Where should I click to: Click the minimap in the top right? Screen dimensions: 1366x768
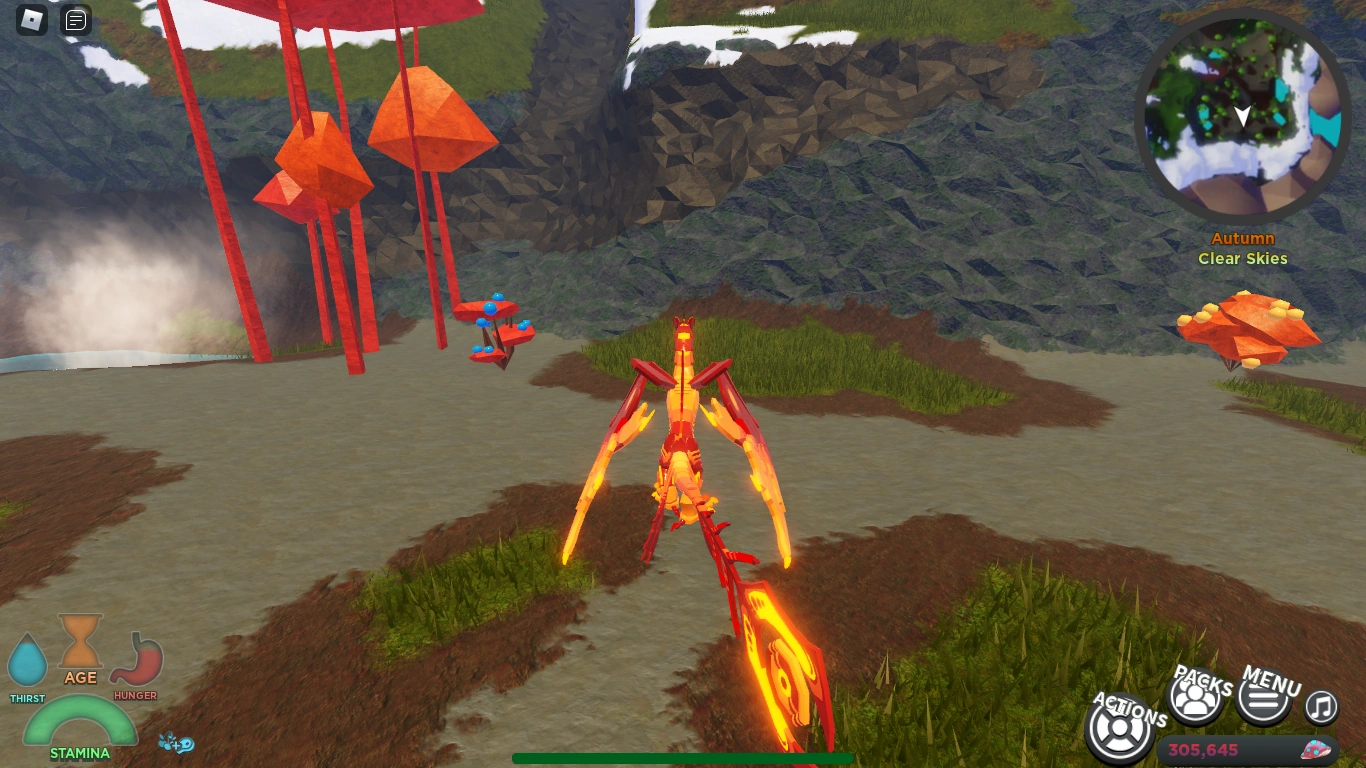point(1241,115)
